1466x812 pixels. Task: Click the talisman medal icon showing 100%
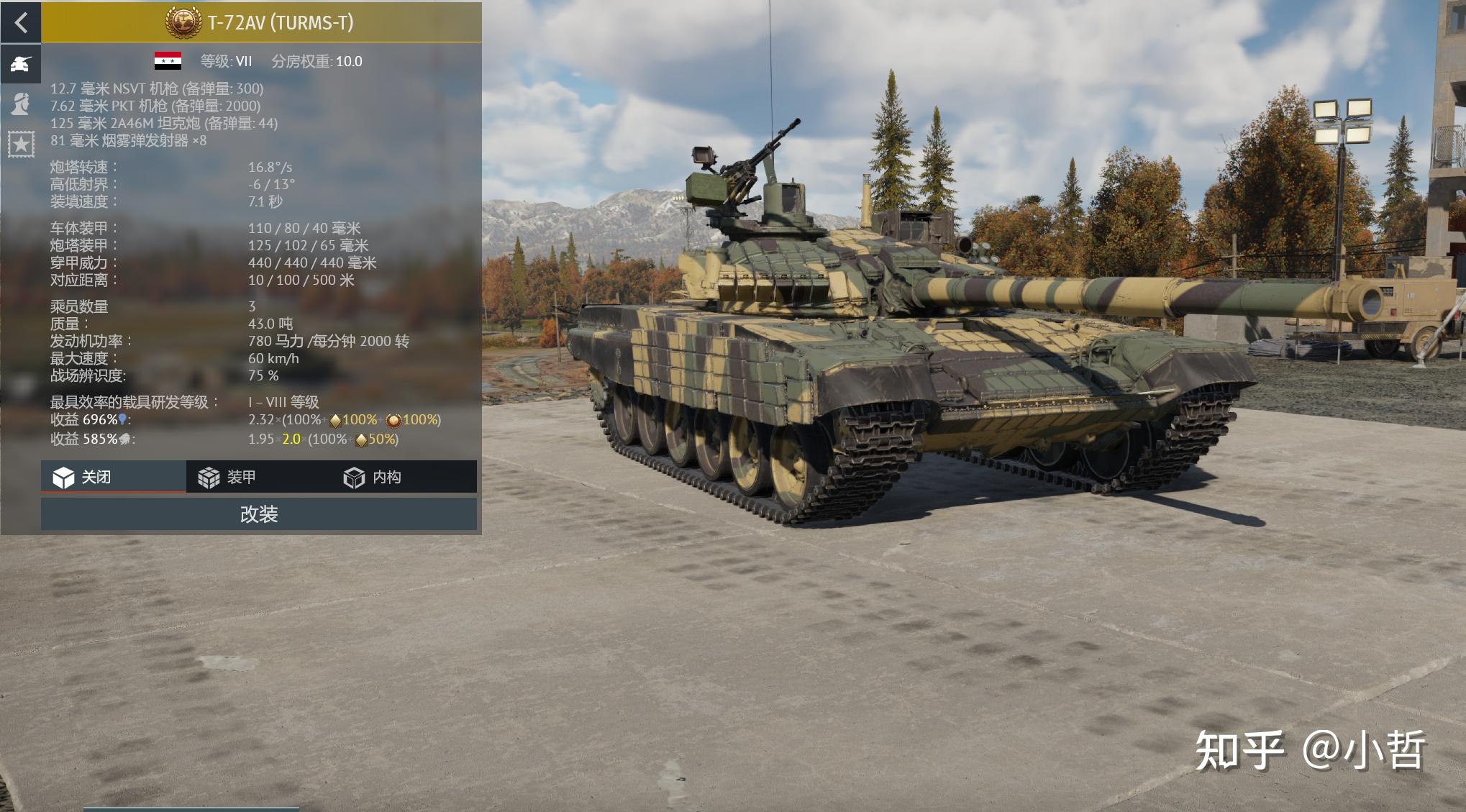pos(394,421)
